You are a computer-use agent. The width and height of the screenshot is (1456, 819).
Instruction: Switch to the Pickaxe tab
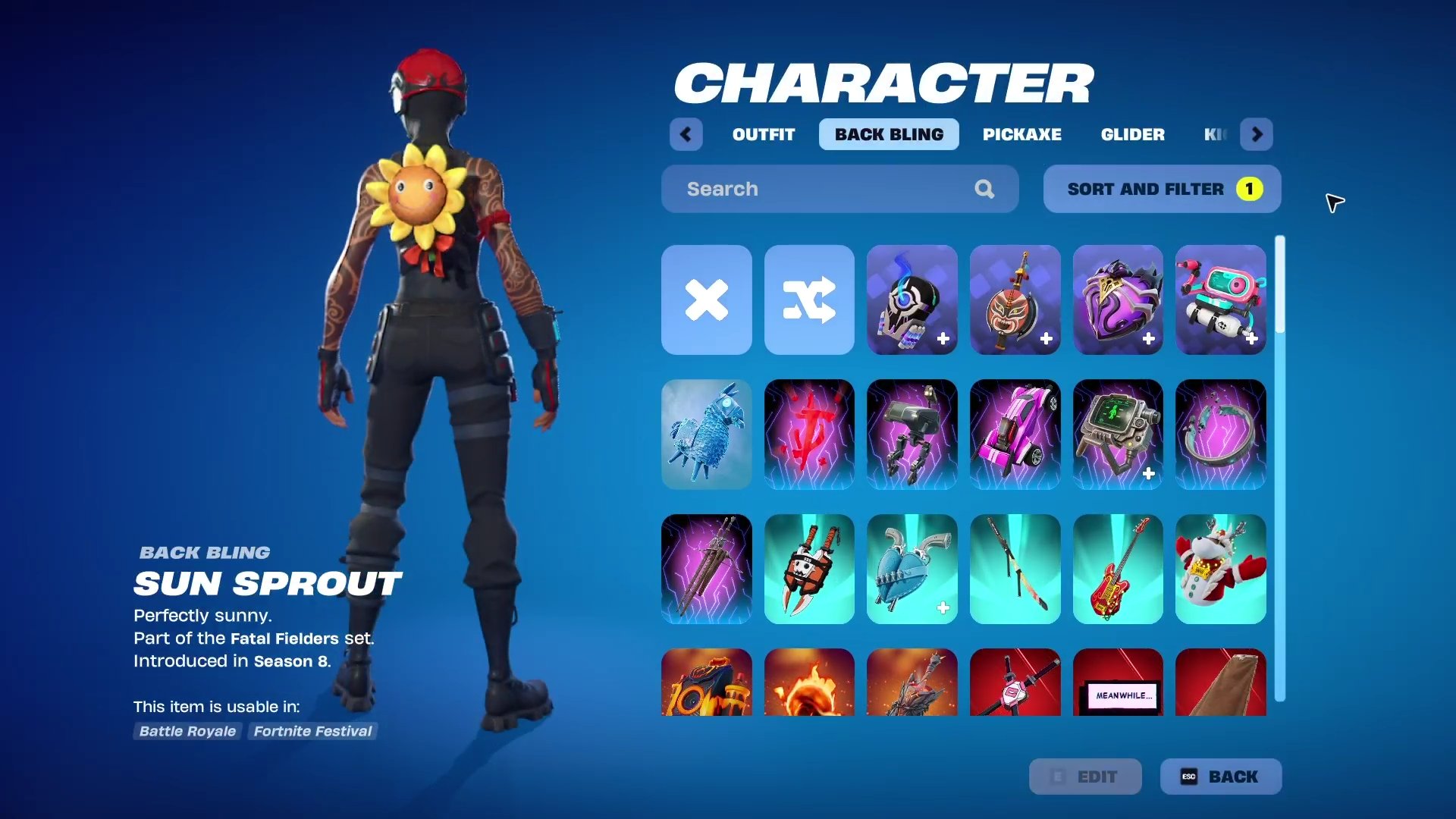[1022, 134]
